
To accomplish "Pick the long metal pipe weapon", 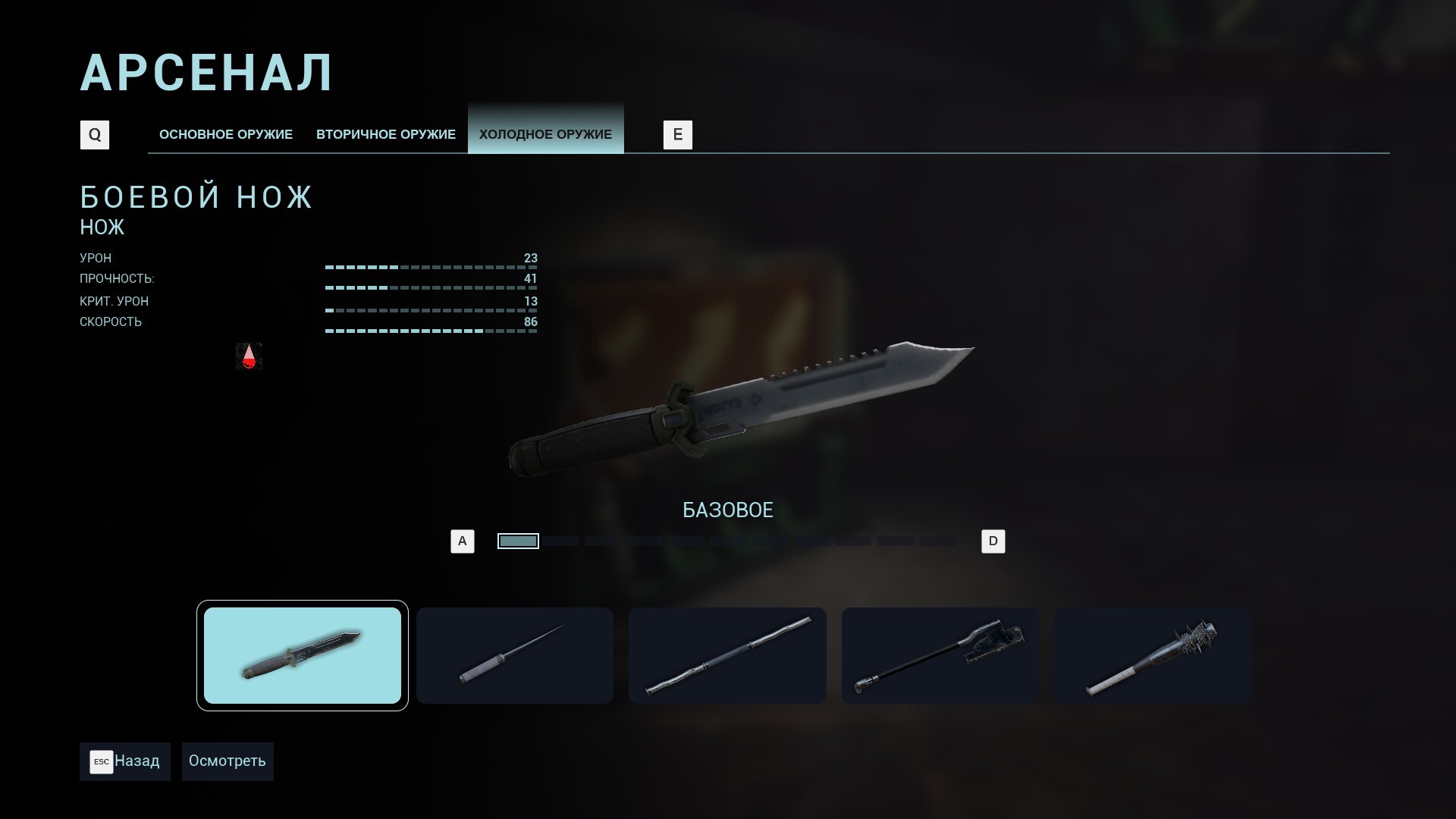I will [x=727, y=655].
